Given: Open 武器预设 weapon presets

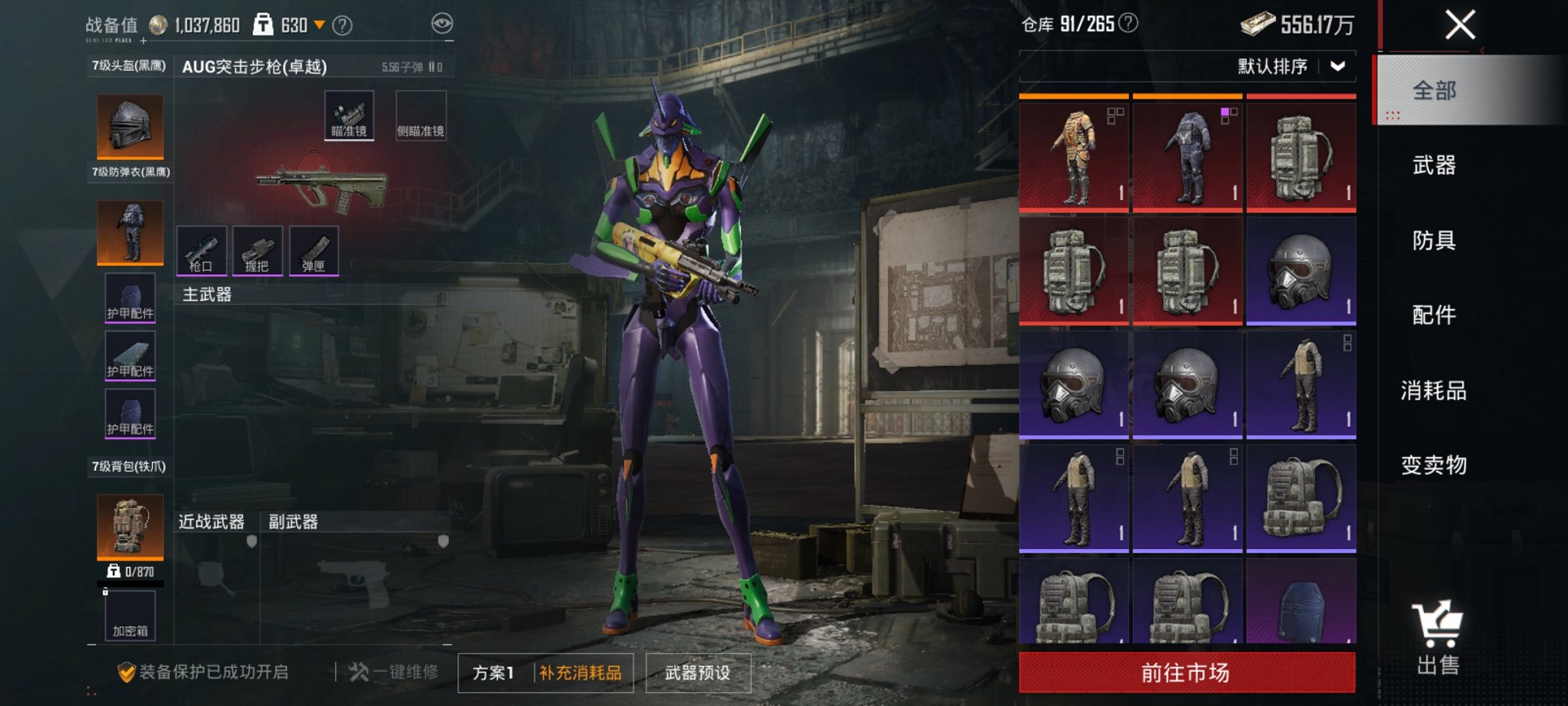Looking at the screenshot, I should [x=697, y=673].
